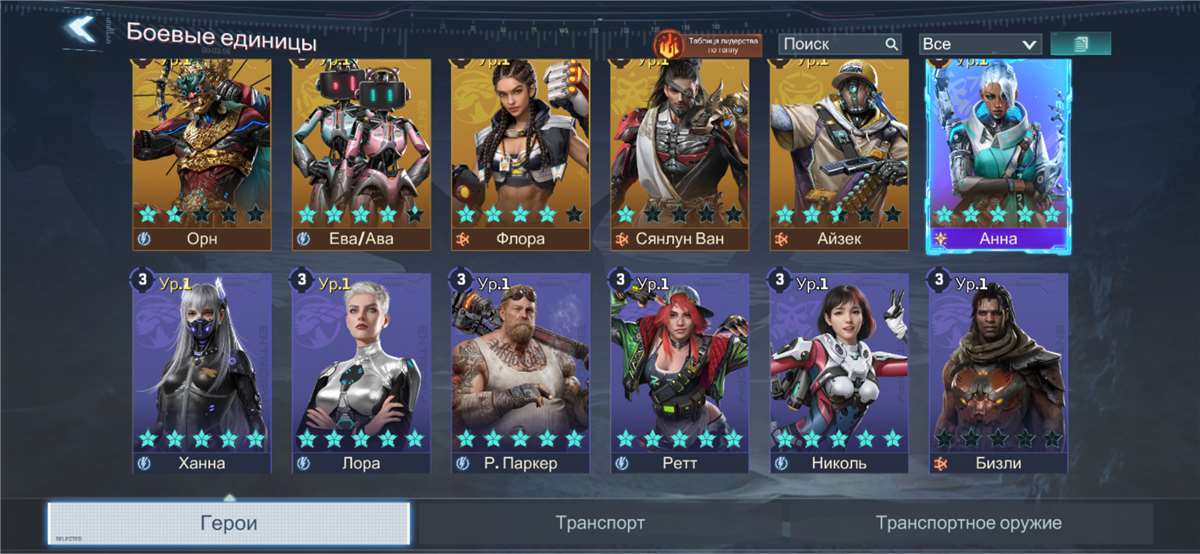Select the hero card Орн
This screenshot has height=554, width=1200.
click(x=202, y=150)
